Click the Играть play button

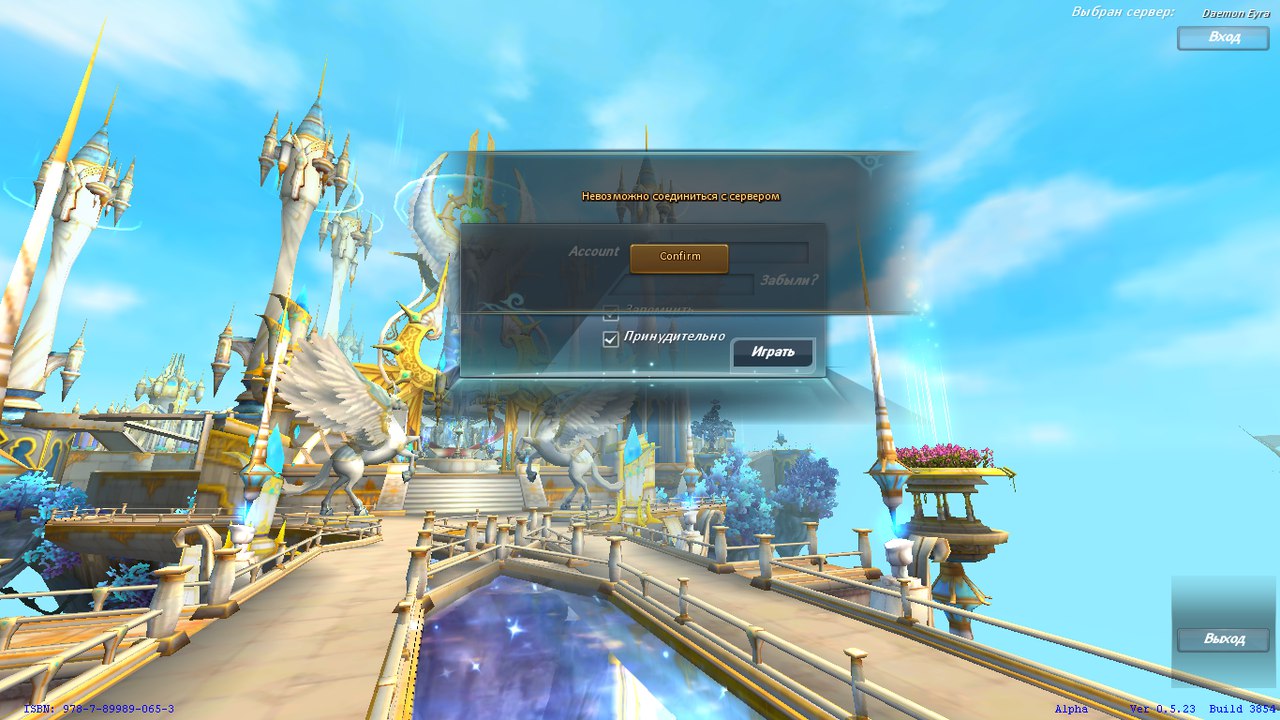point(773,353)
